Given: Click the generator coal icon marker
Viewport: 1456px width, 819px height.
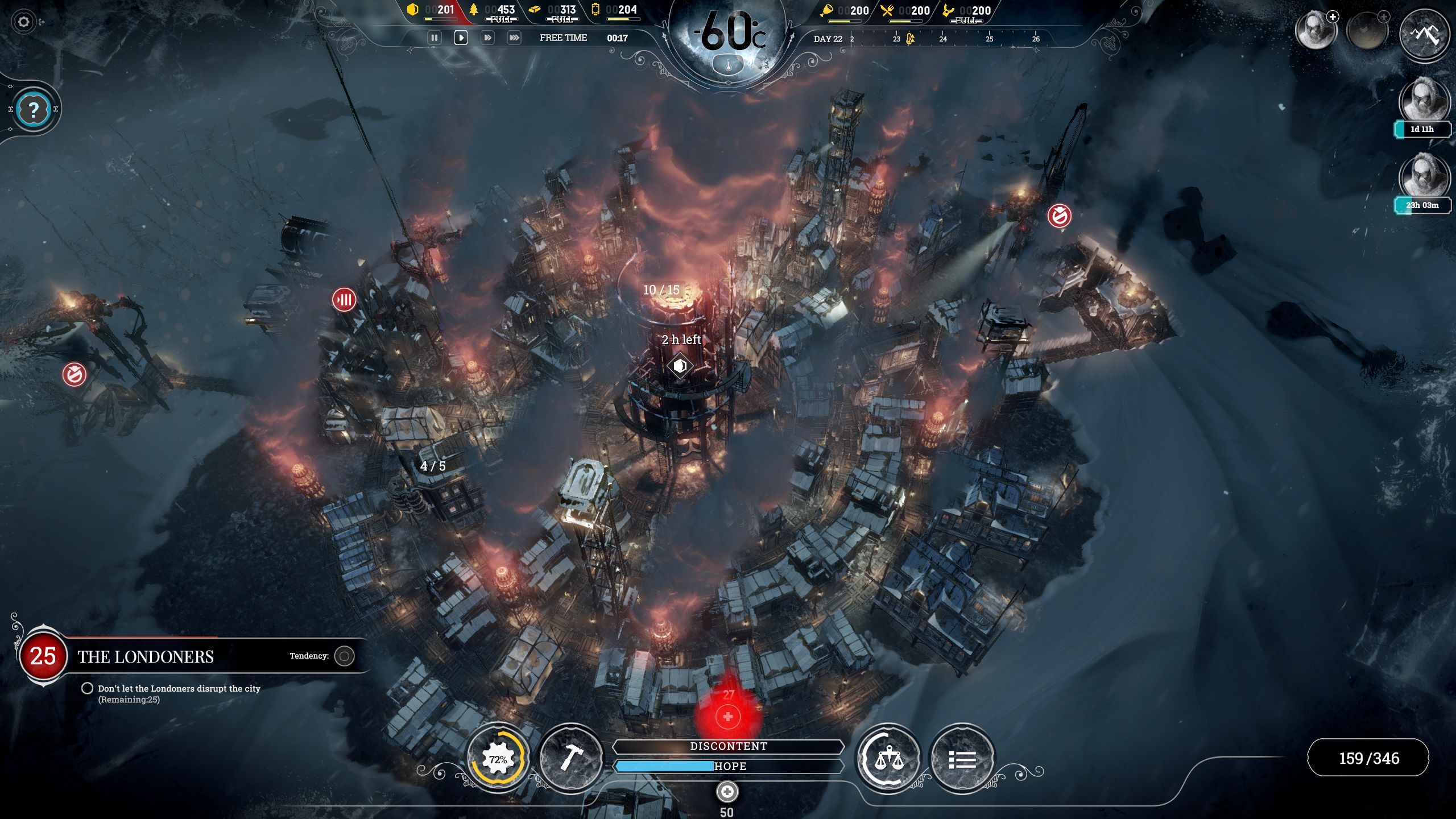Looking at the screenshot, I should coord(680,366).
